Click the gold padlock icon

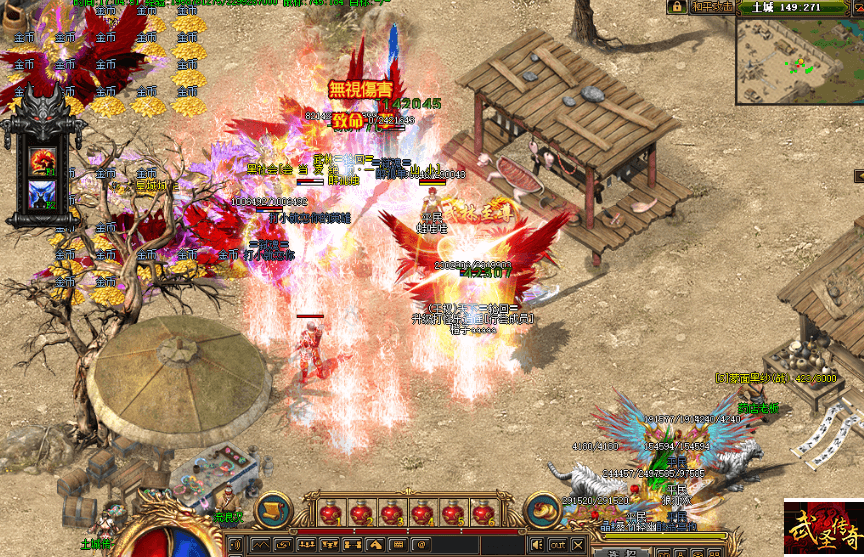tap(676, 6)
